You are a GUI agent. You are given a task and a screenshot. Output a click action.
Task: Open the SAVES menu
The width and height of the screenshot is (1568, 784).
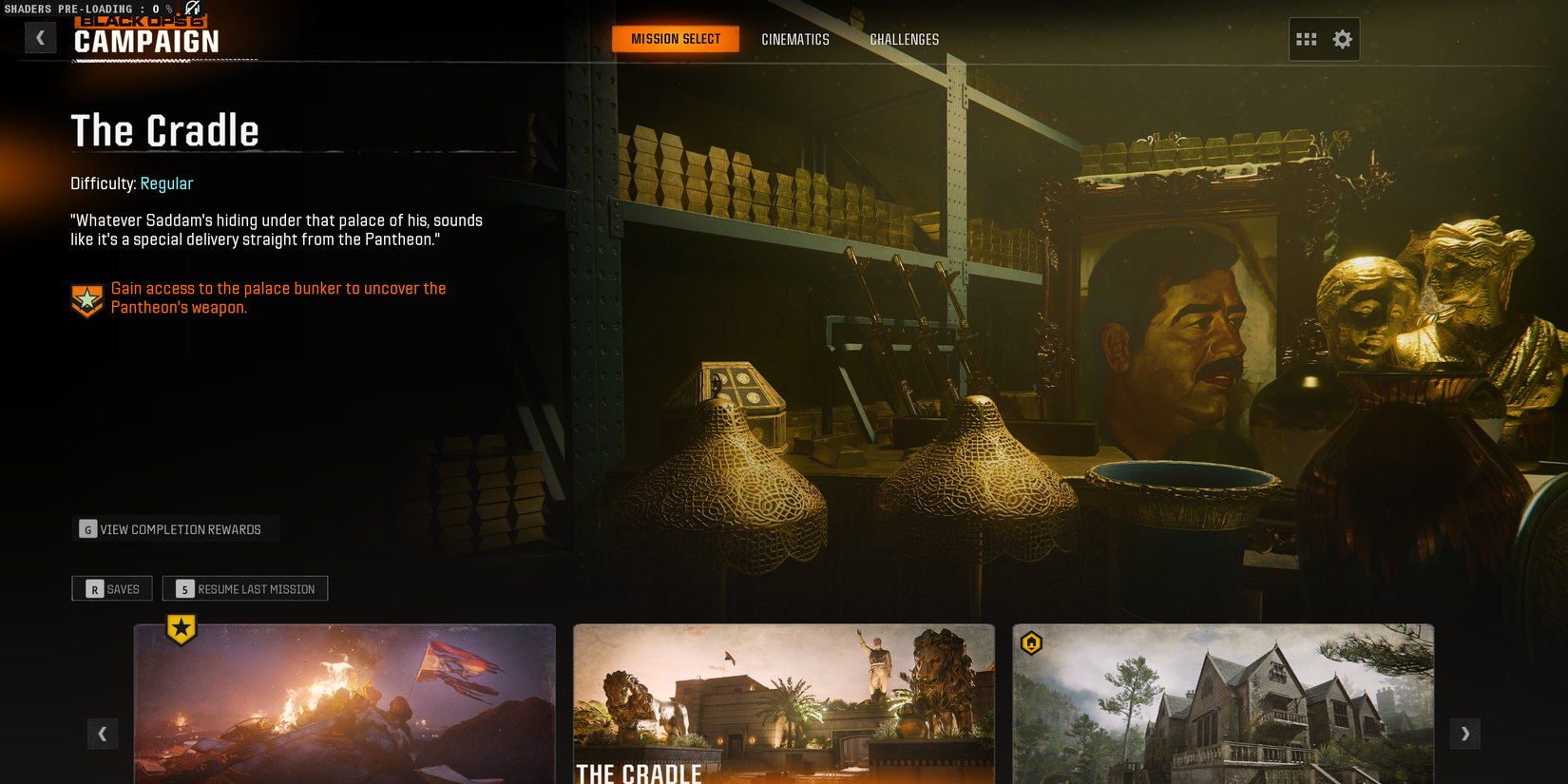(x=111, y=589)
